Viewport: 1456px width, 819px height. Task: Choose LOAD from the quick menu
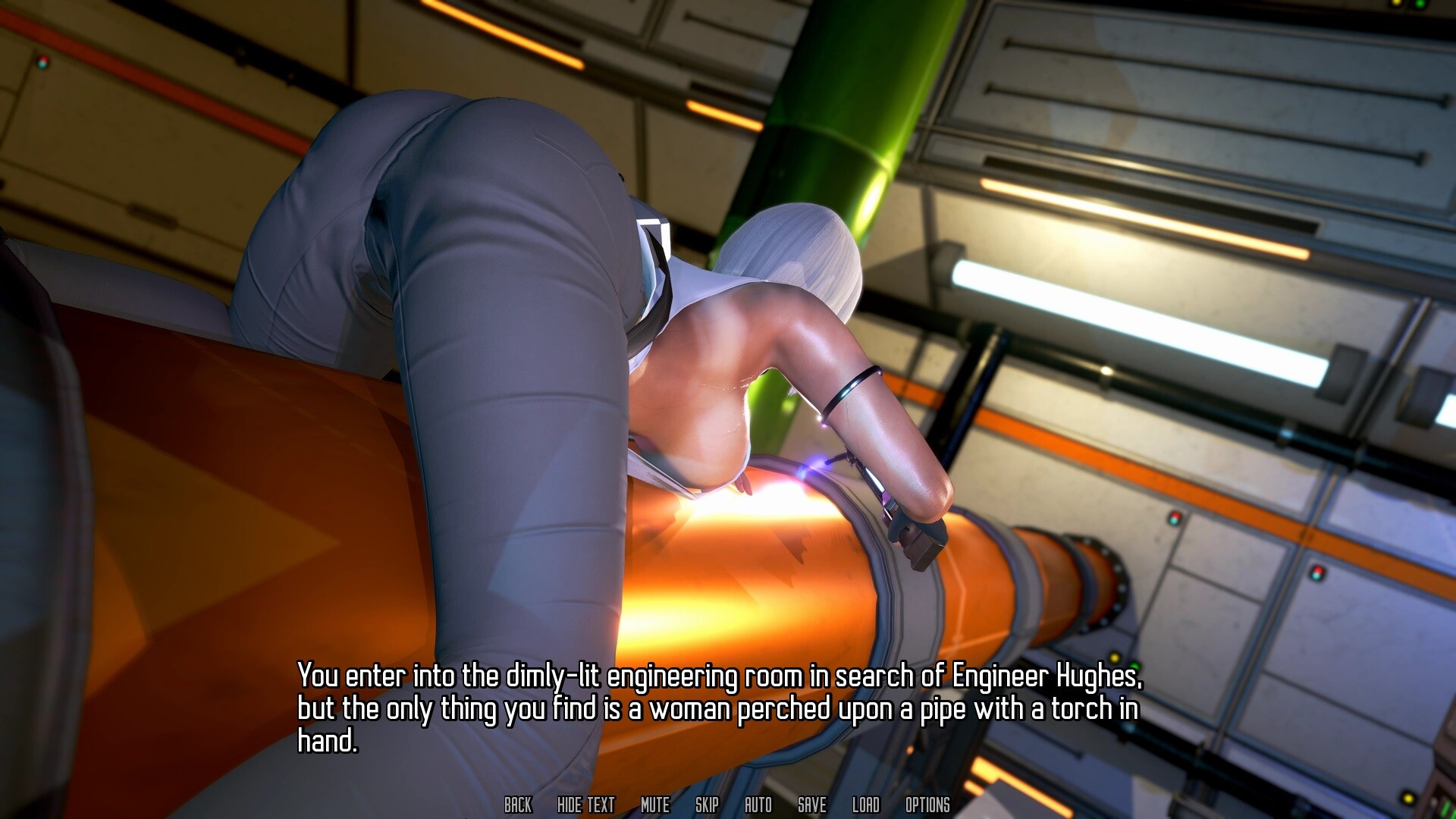pos(865,806)
